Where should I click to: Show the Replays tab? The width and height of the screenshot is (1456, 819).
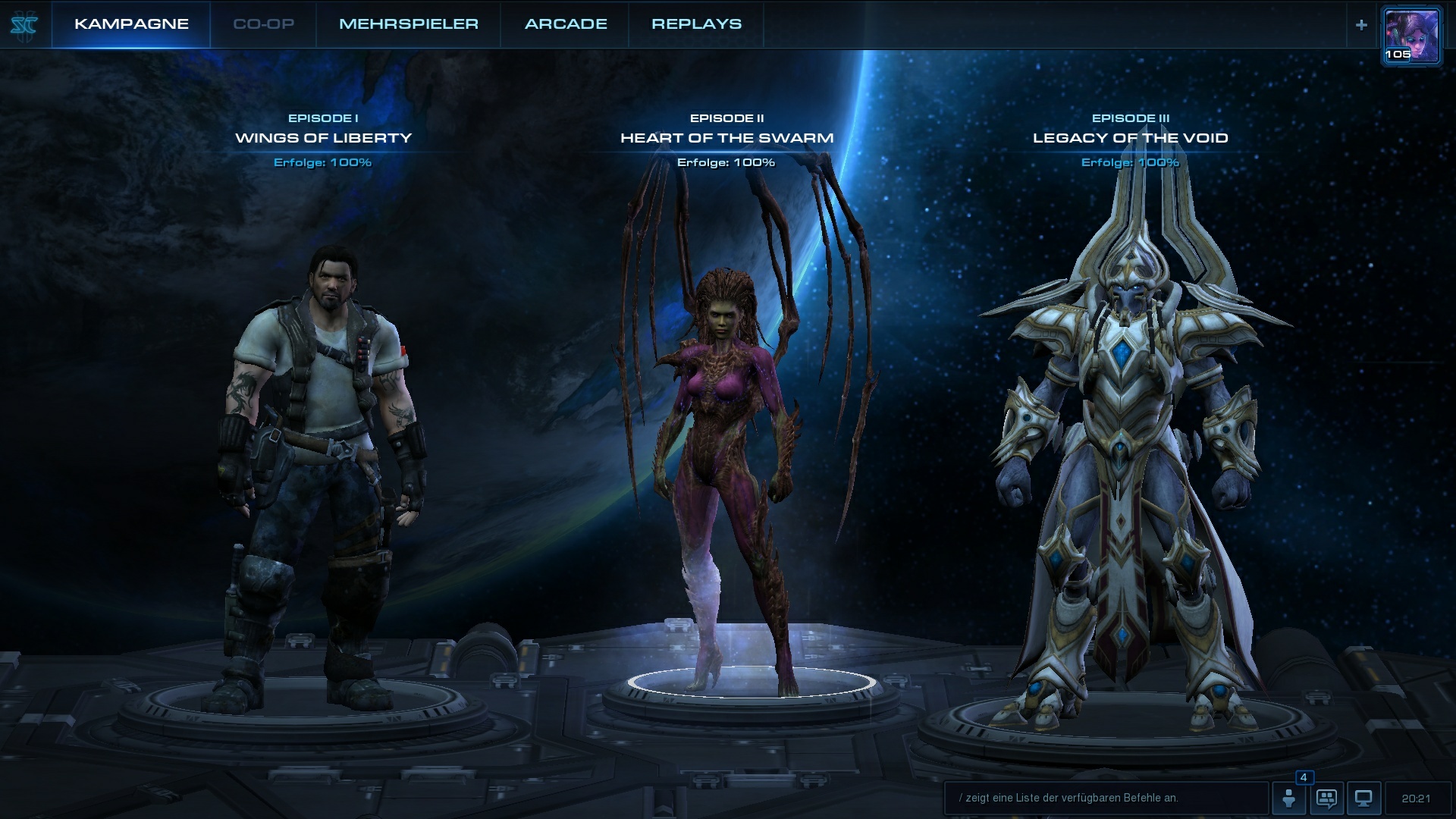[696, 24]
